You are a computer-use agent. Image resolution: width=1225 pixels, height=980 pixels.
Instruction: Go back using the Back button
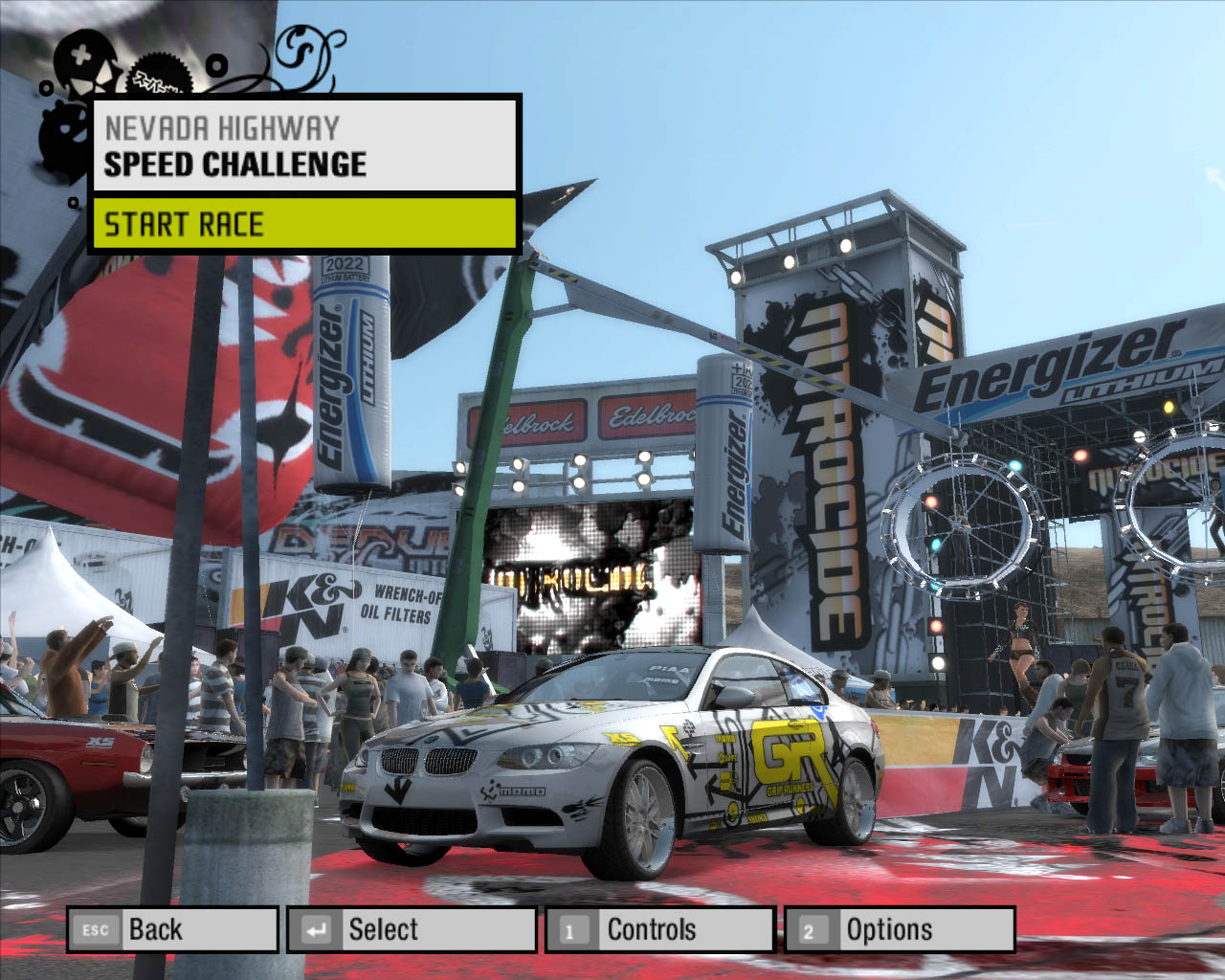point(172,929)
